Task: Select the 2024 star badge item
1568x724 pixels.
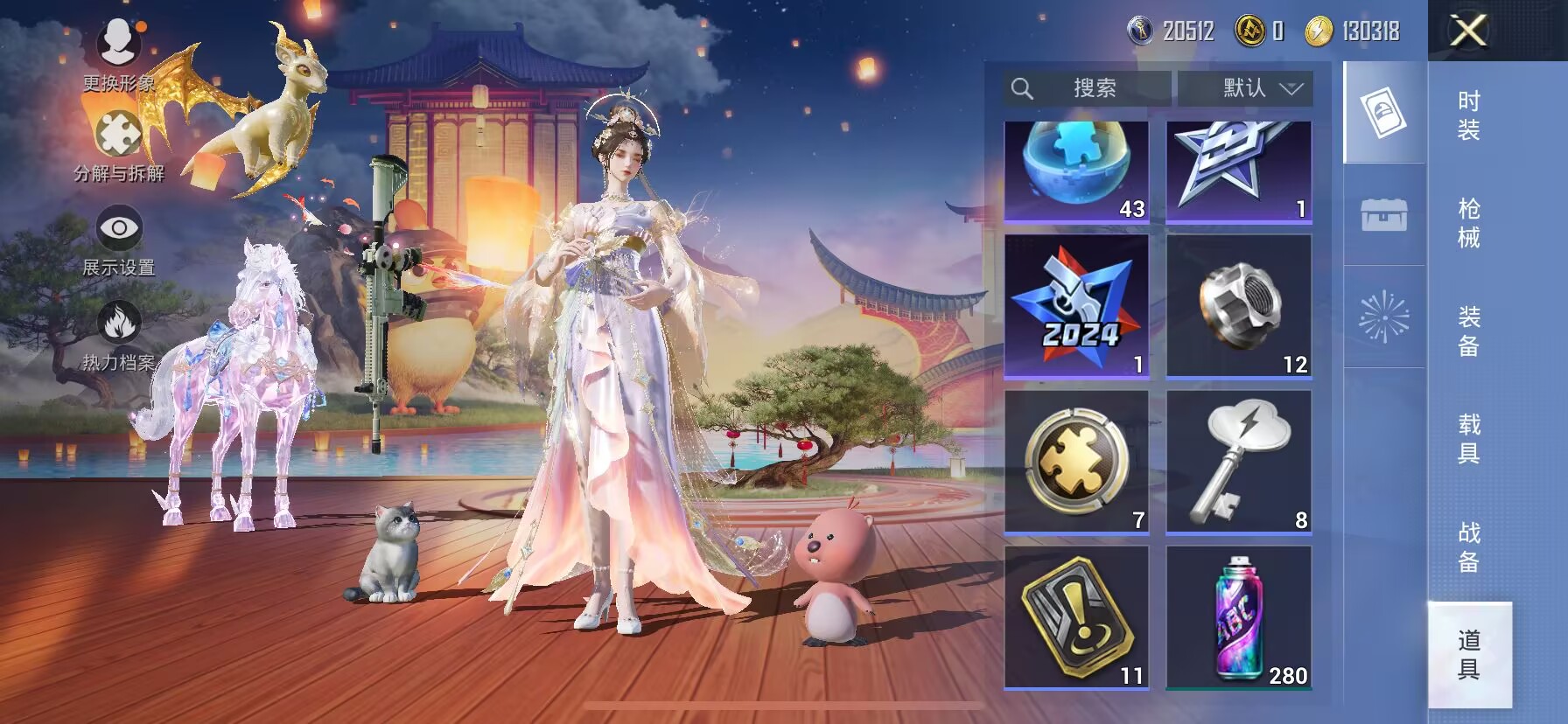Action: [1076, 306]
